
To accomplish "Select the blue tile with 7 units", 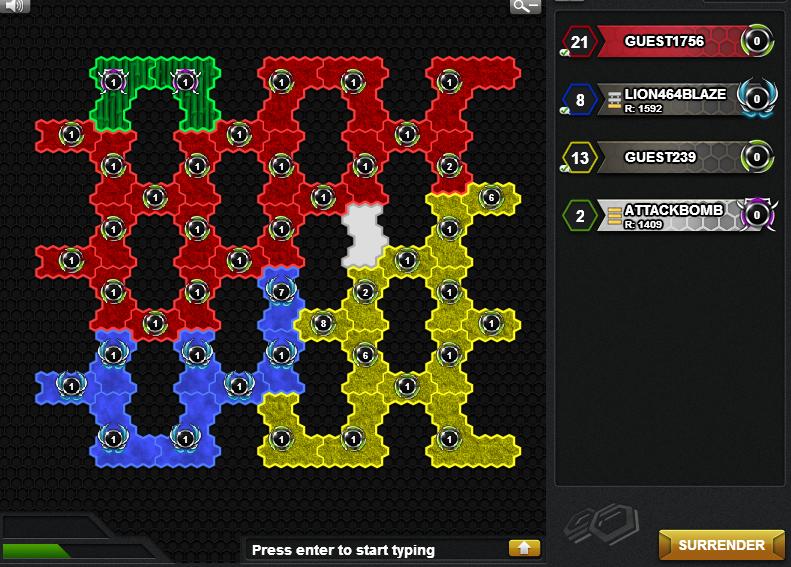I will (281, 292).
